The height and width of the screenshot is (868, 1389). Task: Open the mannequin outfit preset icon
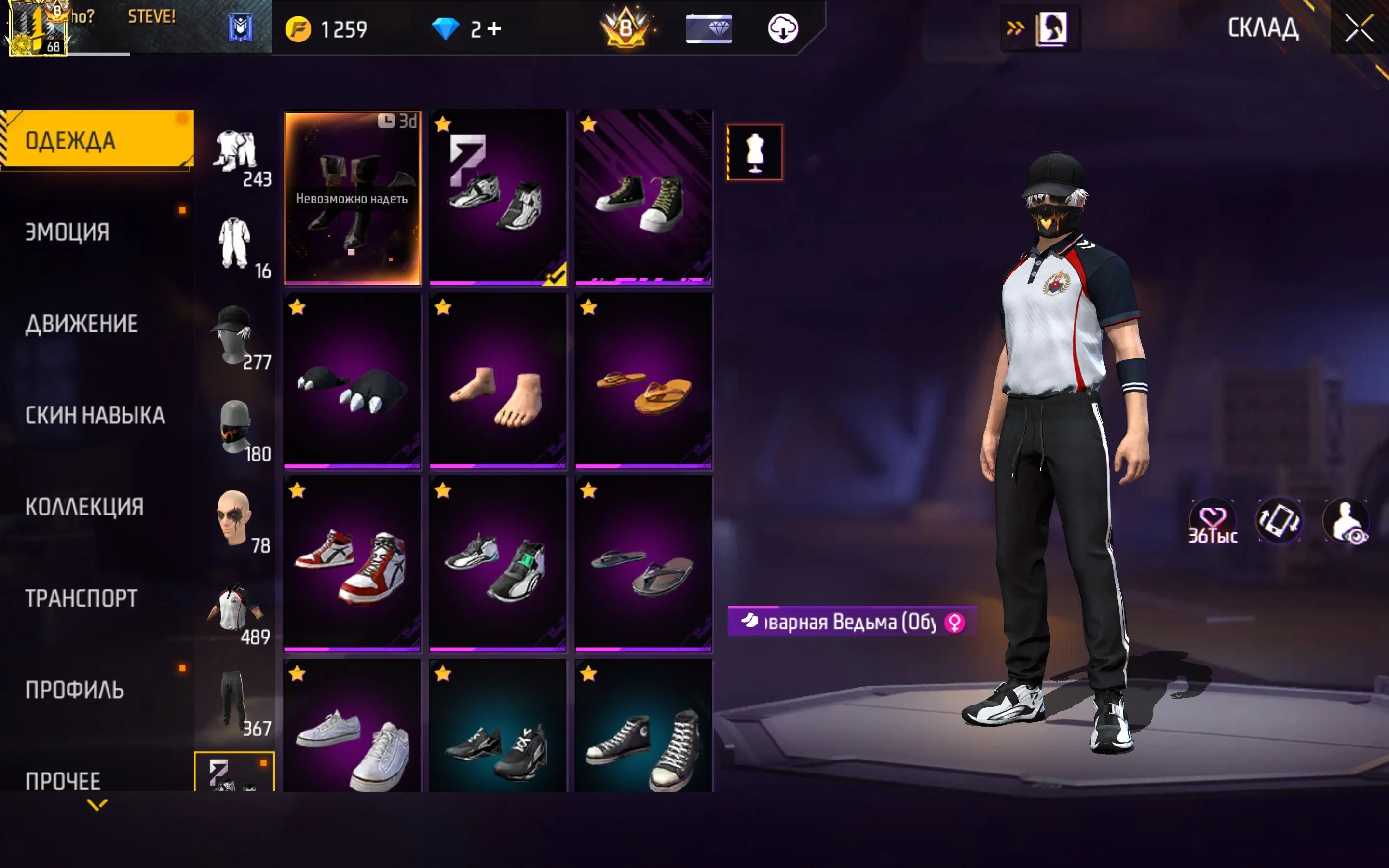(755, 151)
